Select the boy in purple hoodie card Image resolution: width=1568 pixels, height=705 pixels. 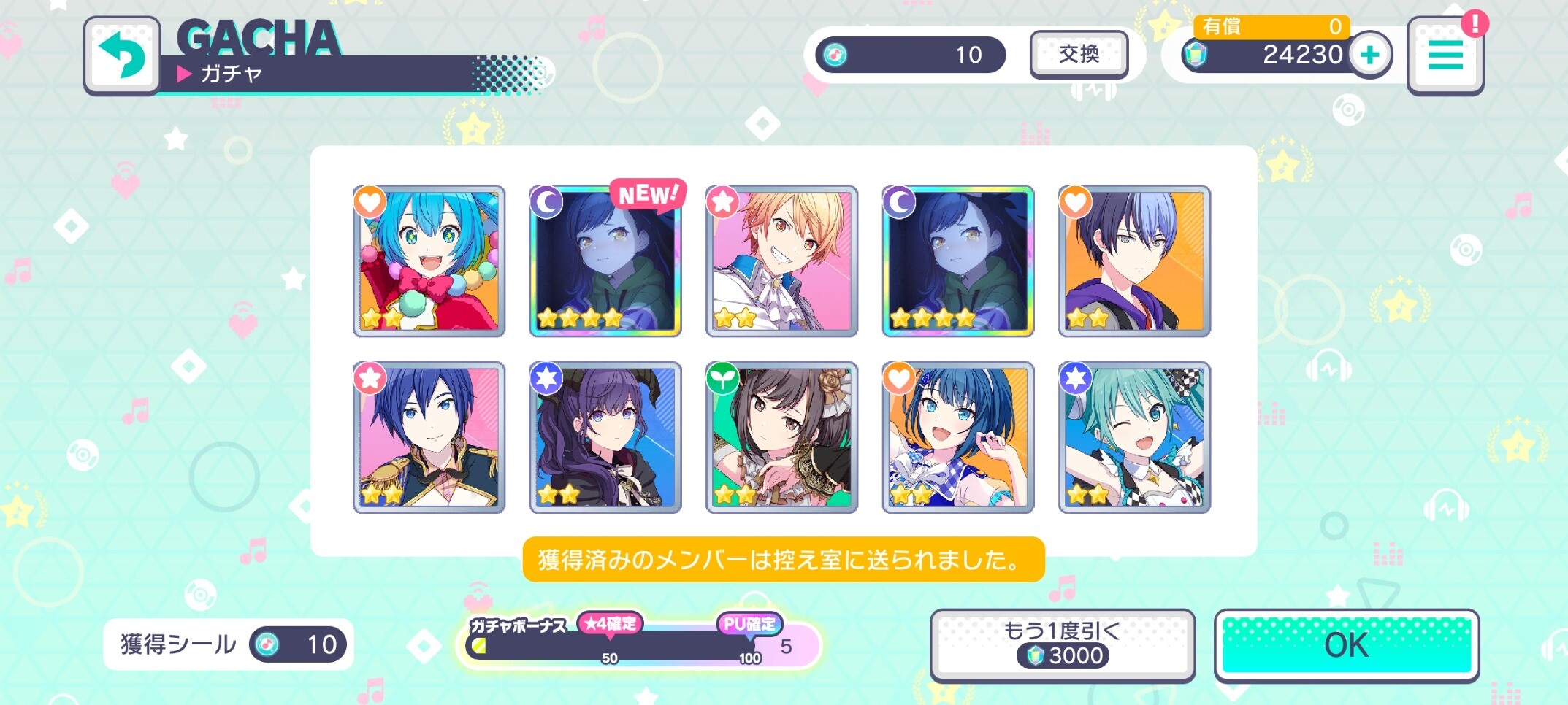coord(1134,261)
